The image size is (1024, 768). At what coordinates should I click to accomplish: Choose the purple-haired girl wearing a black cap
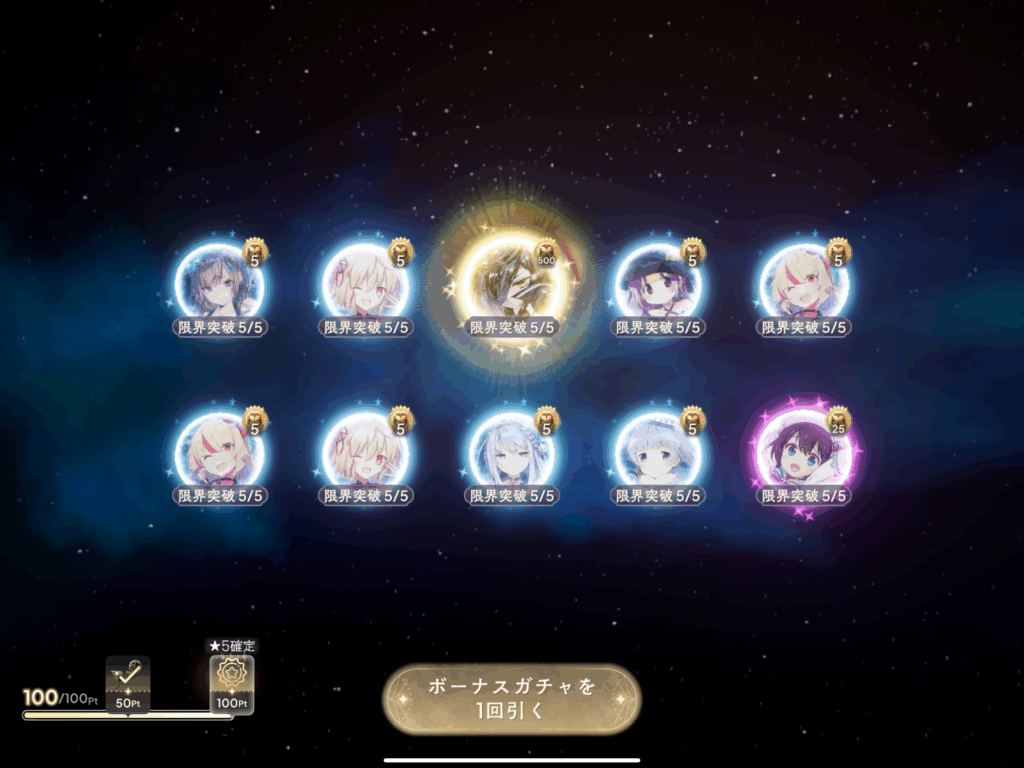(x=658, y=283)
